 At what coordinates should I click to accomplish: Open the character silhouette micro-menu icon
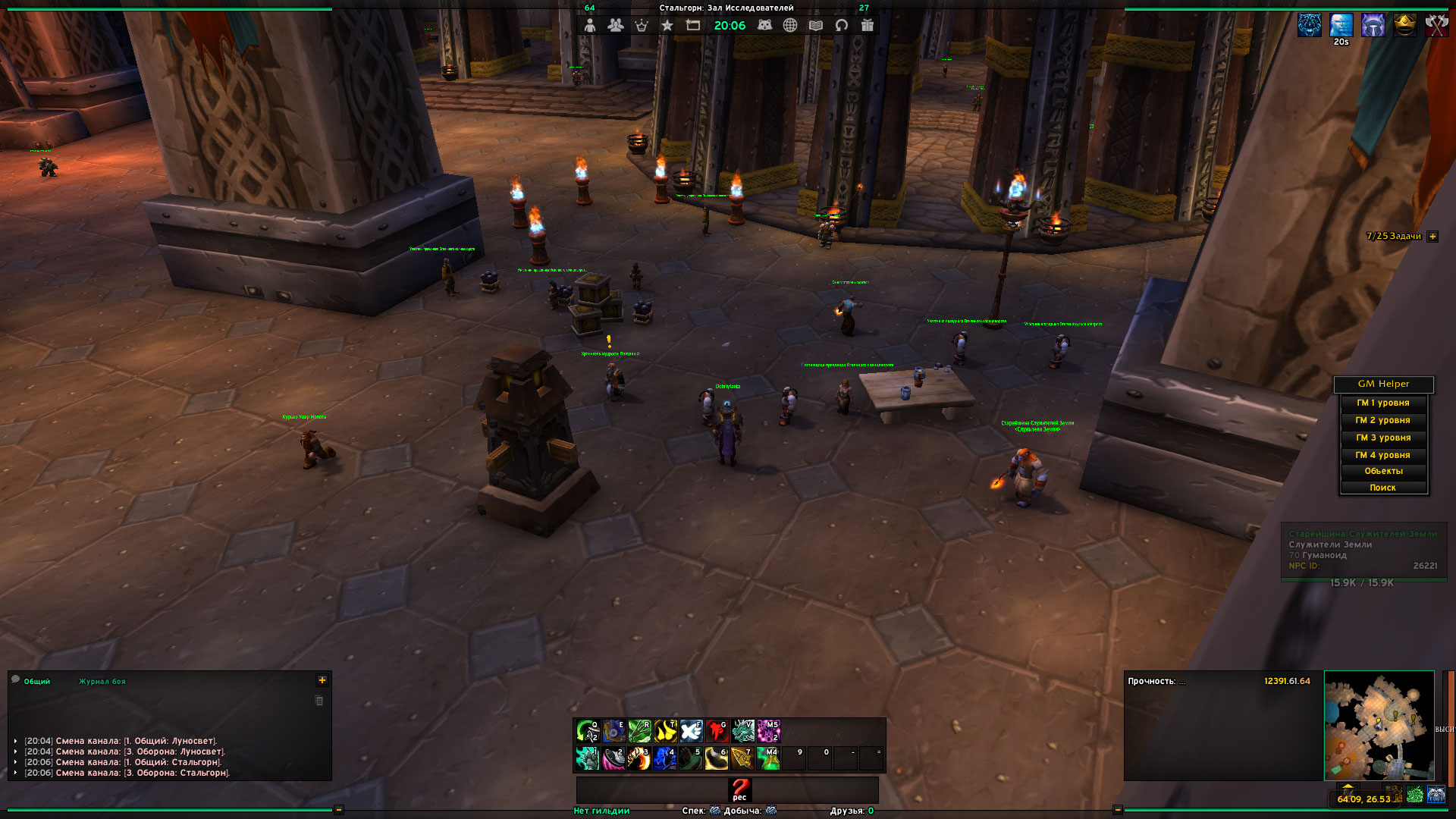pos(590,26)
